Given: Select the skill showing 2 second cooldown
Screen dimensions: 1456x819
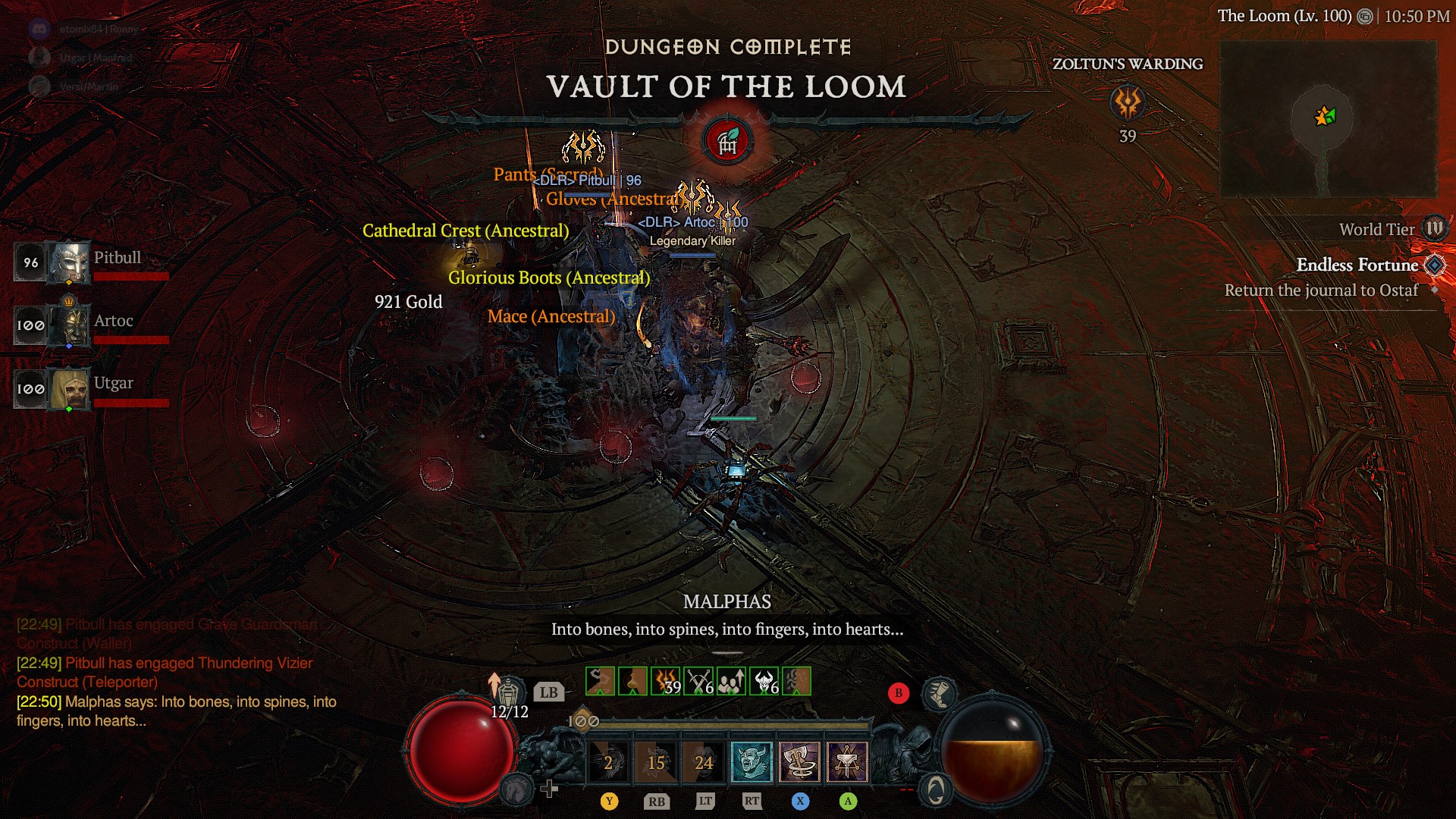Looking at the screenshot, I should point(608,762).
